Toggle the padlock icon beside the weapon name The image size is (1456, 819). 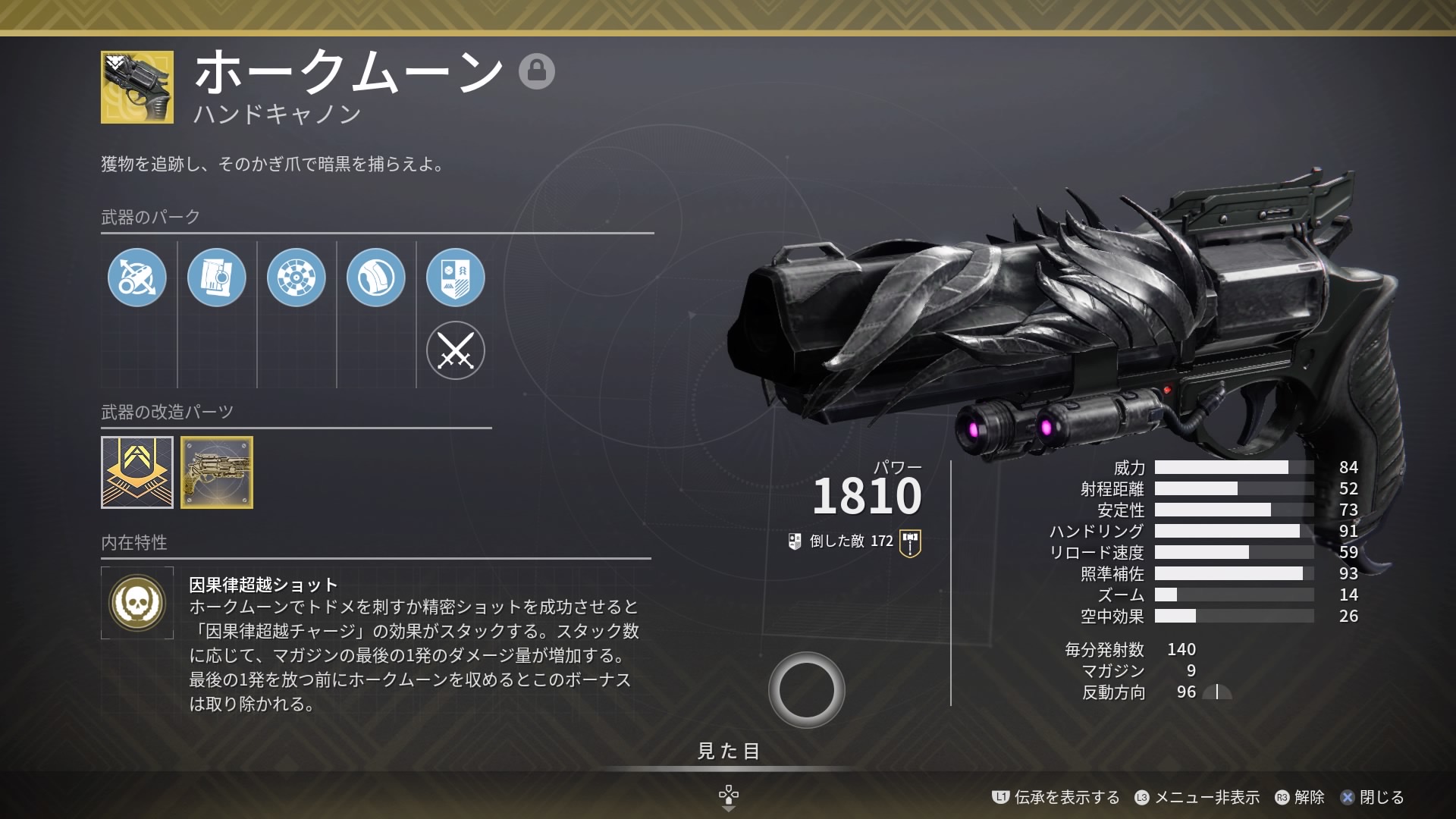(x=537, y=71)
